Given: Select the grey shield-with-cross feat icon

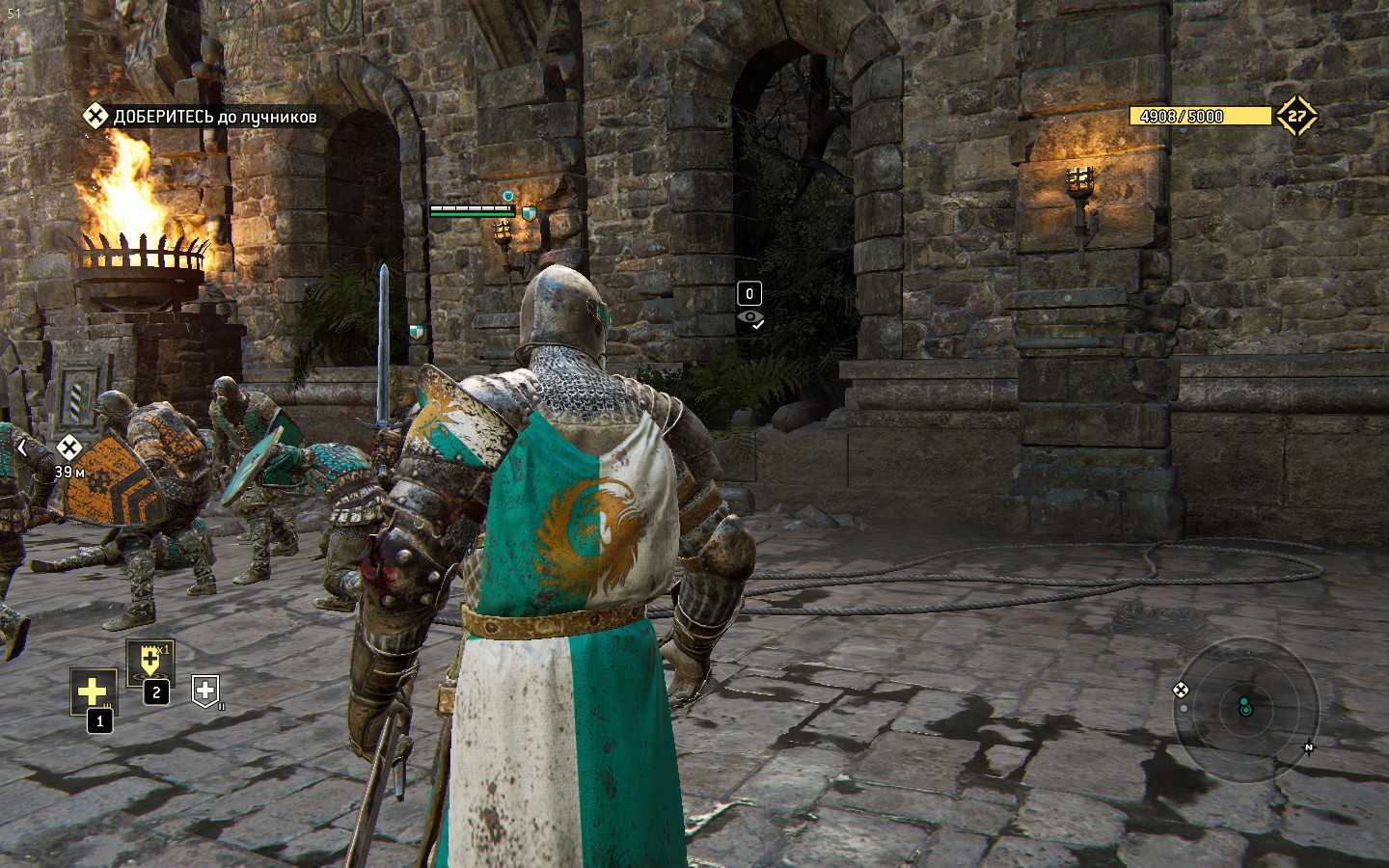Looking at the screenshot, I should tap(205, 690).
